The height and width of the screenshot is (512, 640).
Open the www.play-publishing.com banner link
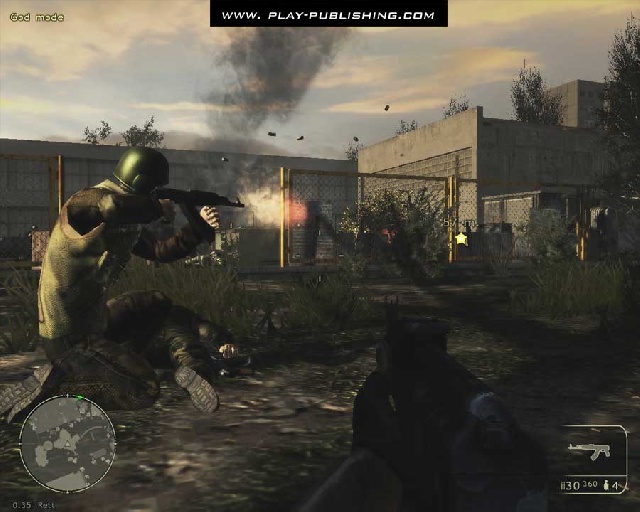tap(328, 14)
